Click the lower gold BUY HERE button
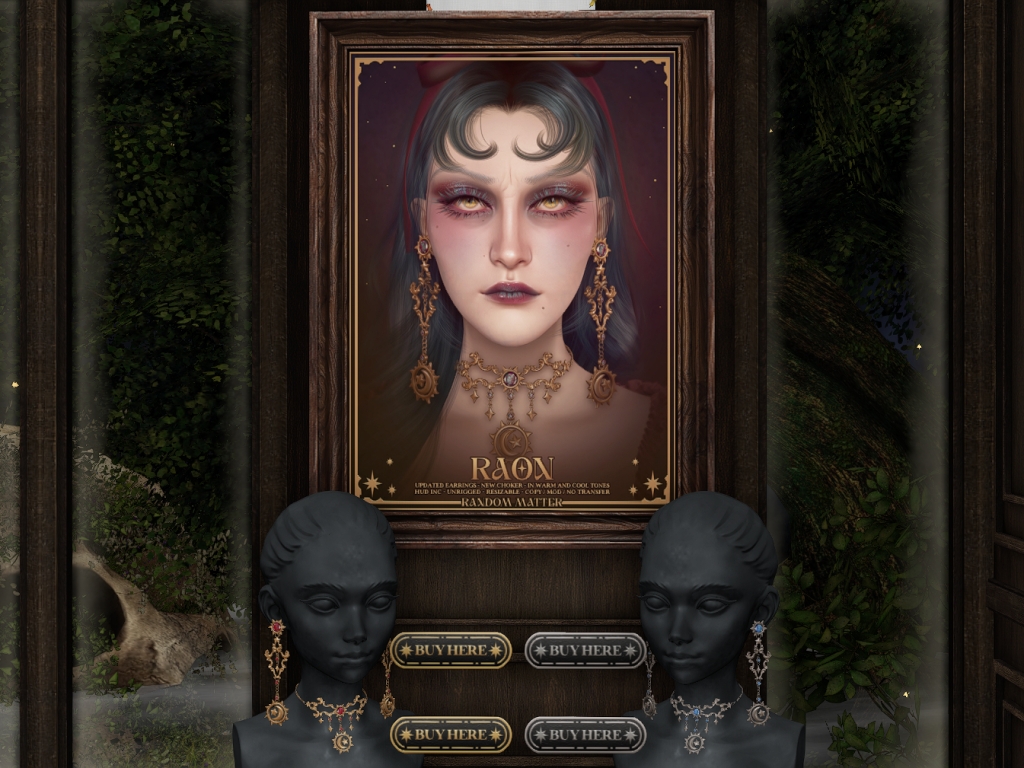This screenshot has width=1024, height=768. (x=450, y=734)
